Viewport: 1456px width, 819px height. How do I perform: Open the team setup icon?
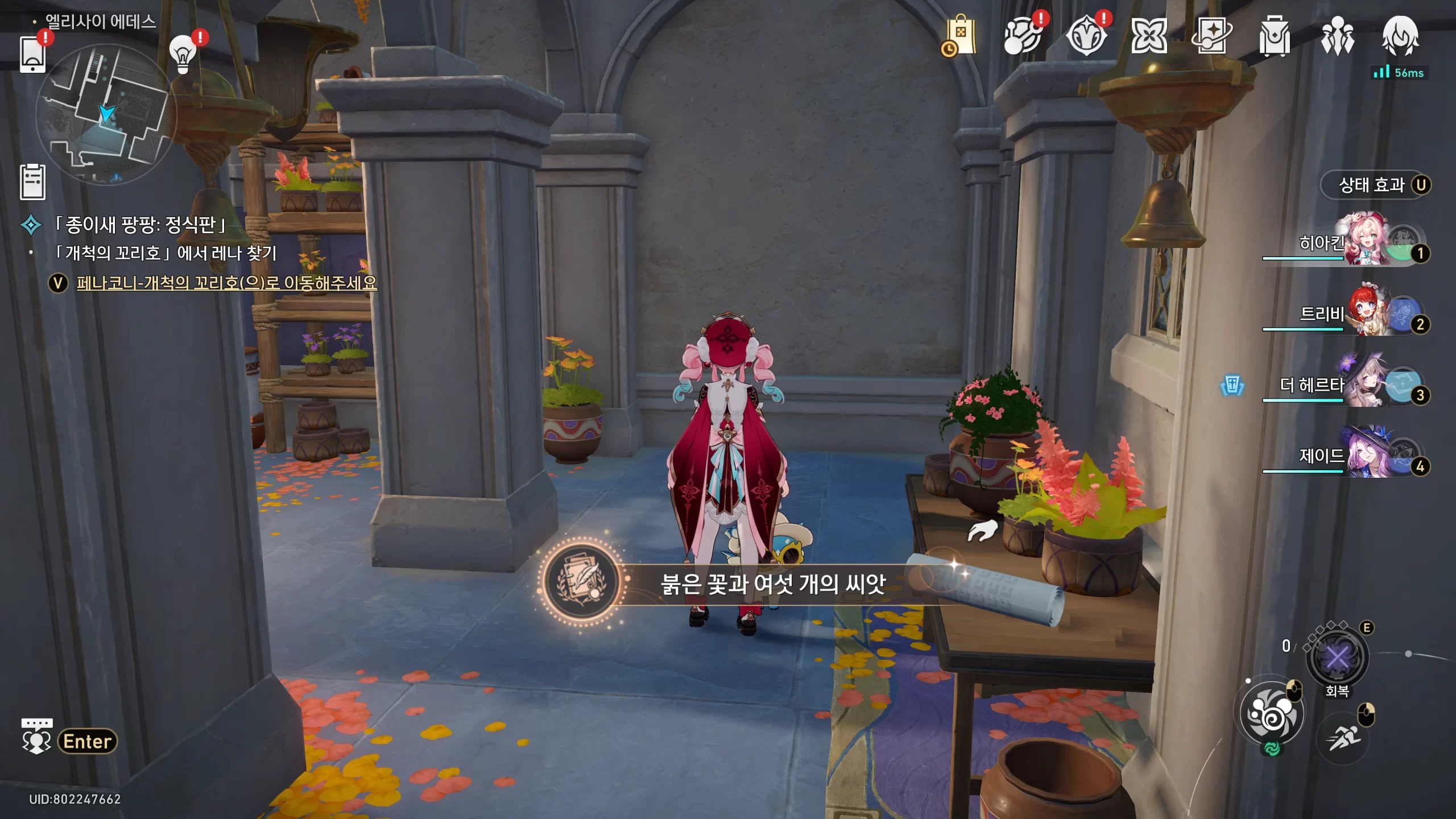tap(1337, 36)
